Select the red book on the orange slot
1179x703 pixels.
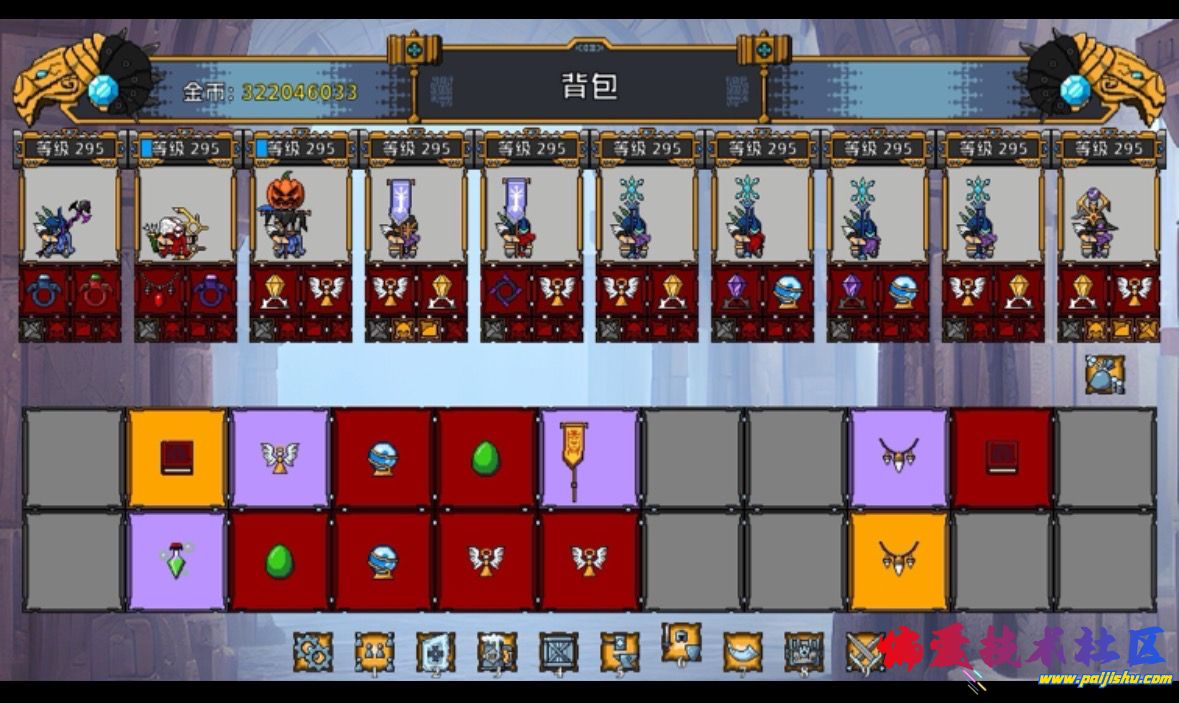(177, 457)
